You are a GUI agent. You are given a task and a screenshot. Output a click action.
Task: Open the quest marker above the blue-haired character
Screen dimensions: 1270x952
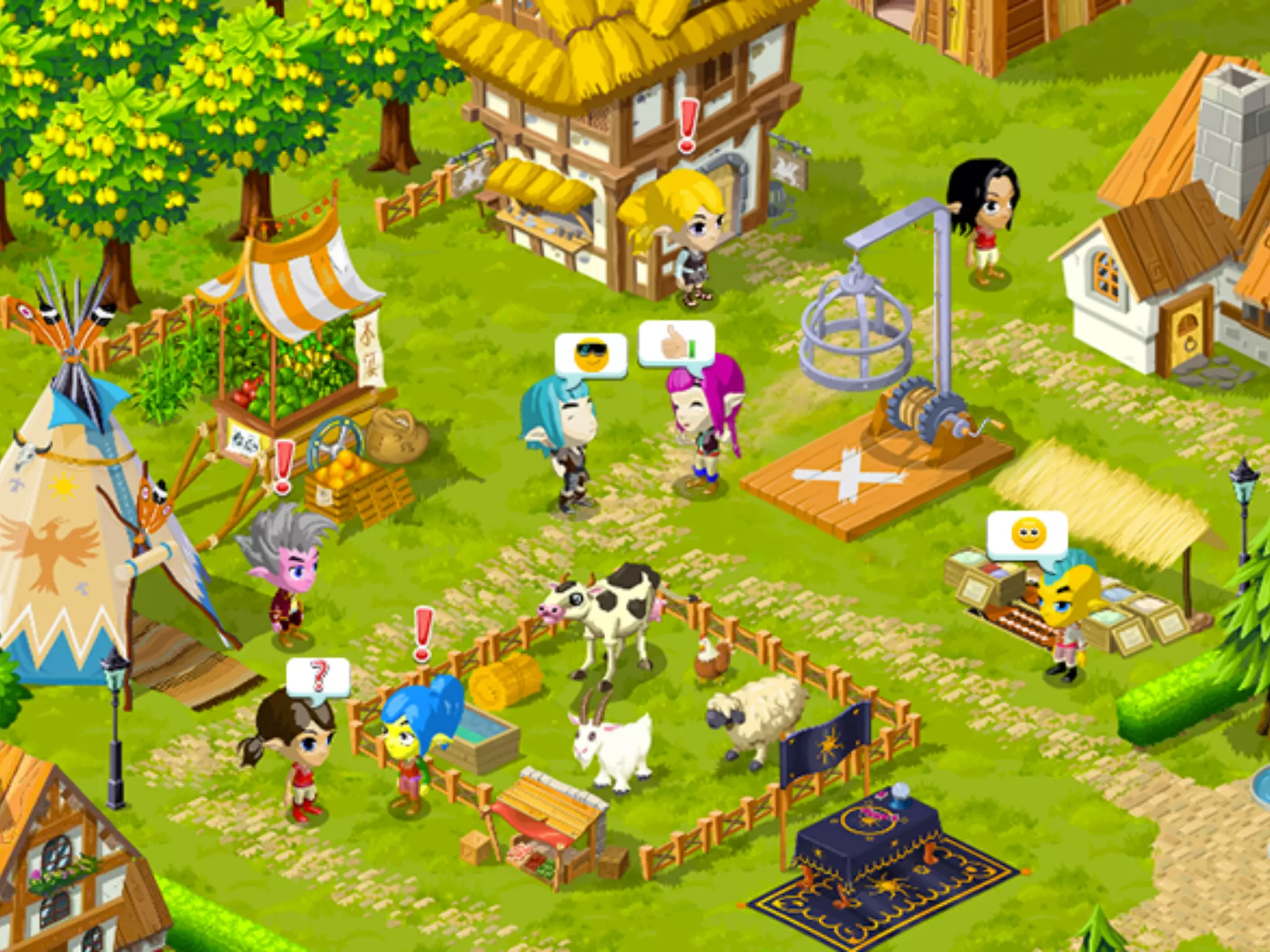tap(424, 633)
